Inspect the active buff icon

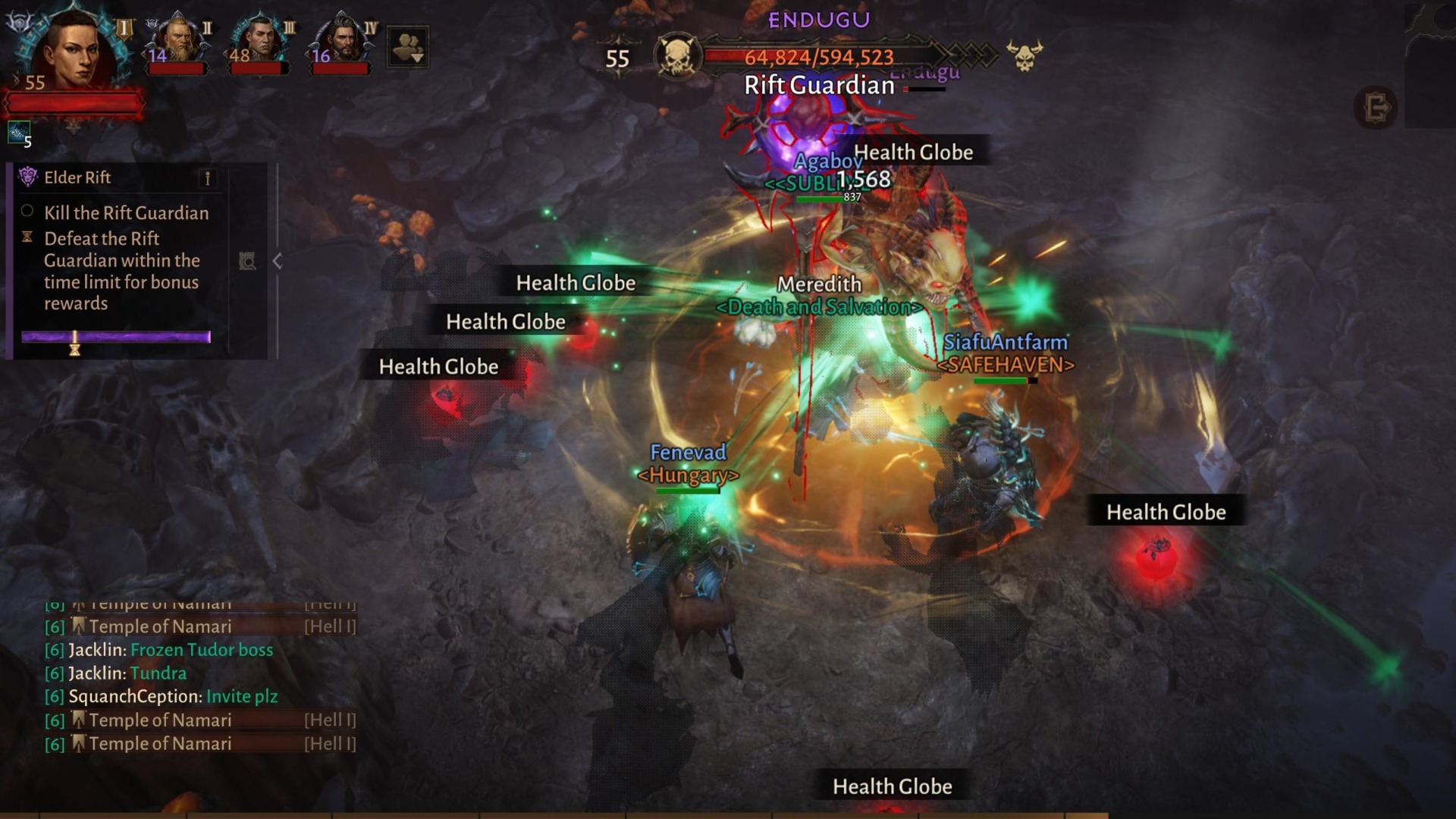pos(19,133)
